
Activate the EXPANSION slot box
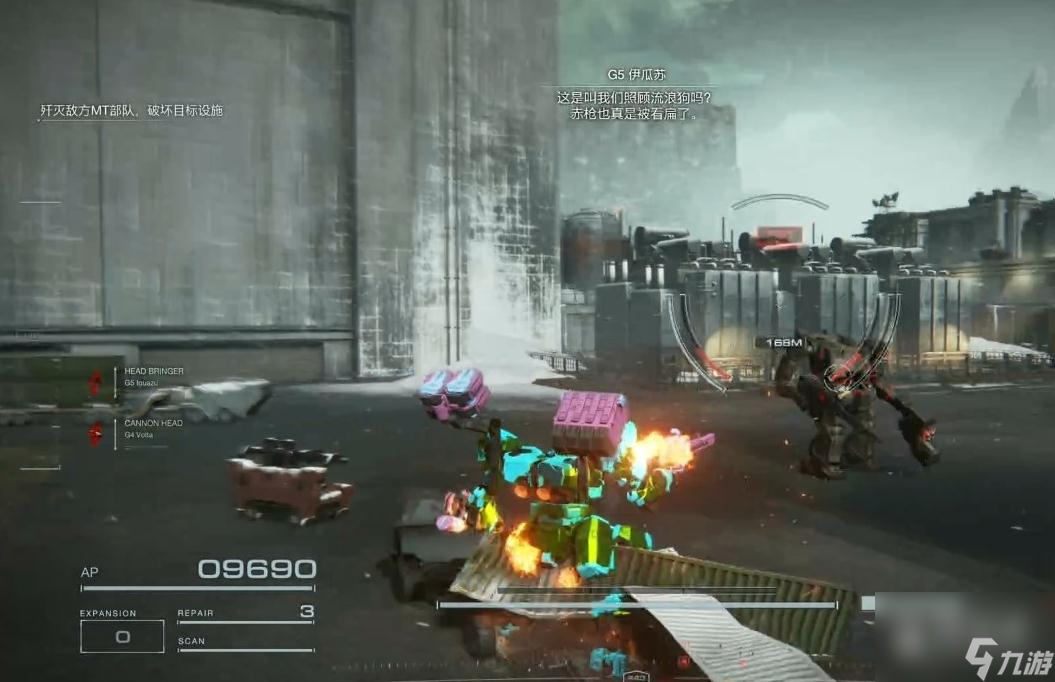coord(122,636)
